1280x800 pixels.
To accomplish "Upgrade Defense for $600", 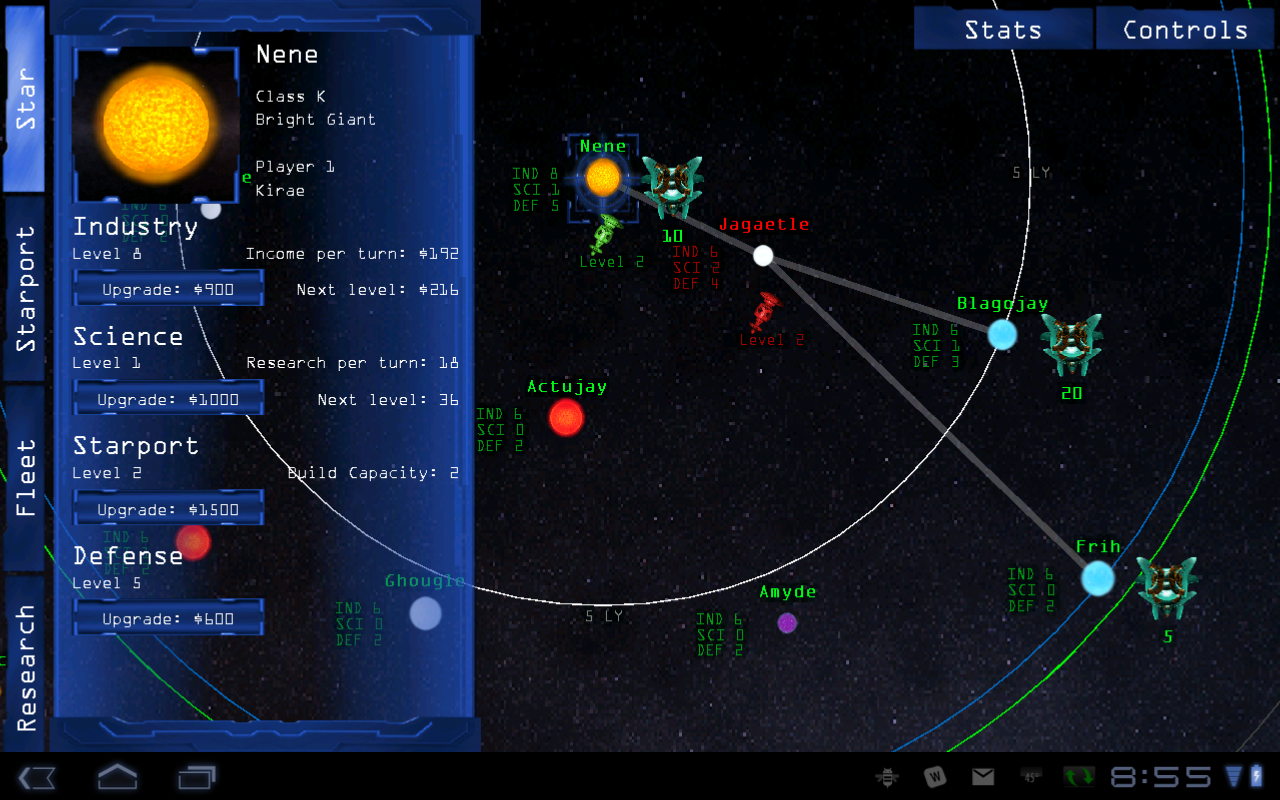I will click(x=168, y=617).
